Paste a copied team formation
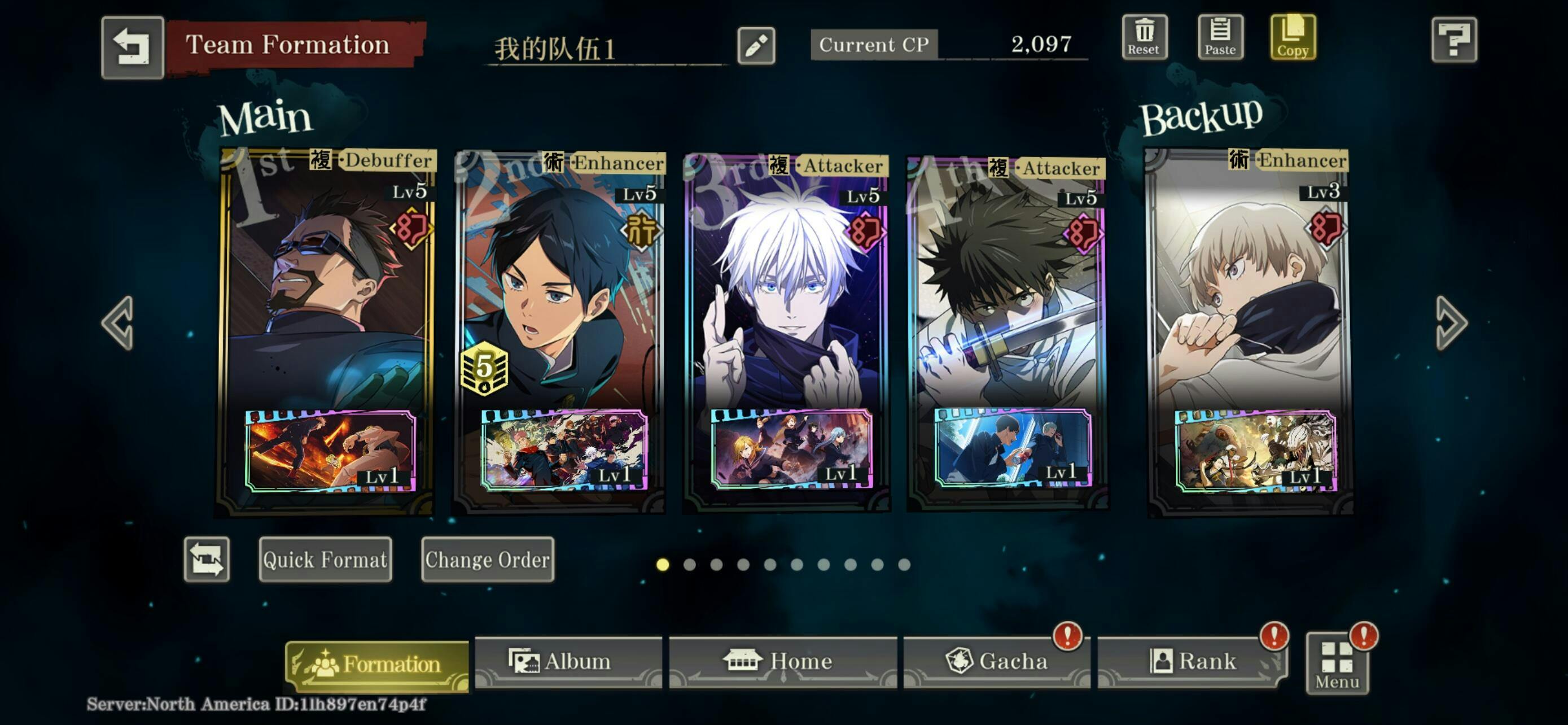1568x725 pixels. tap(1220, 38)
